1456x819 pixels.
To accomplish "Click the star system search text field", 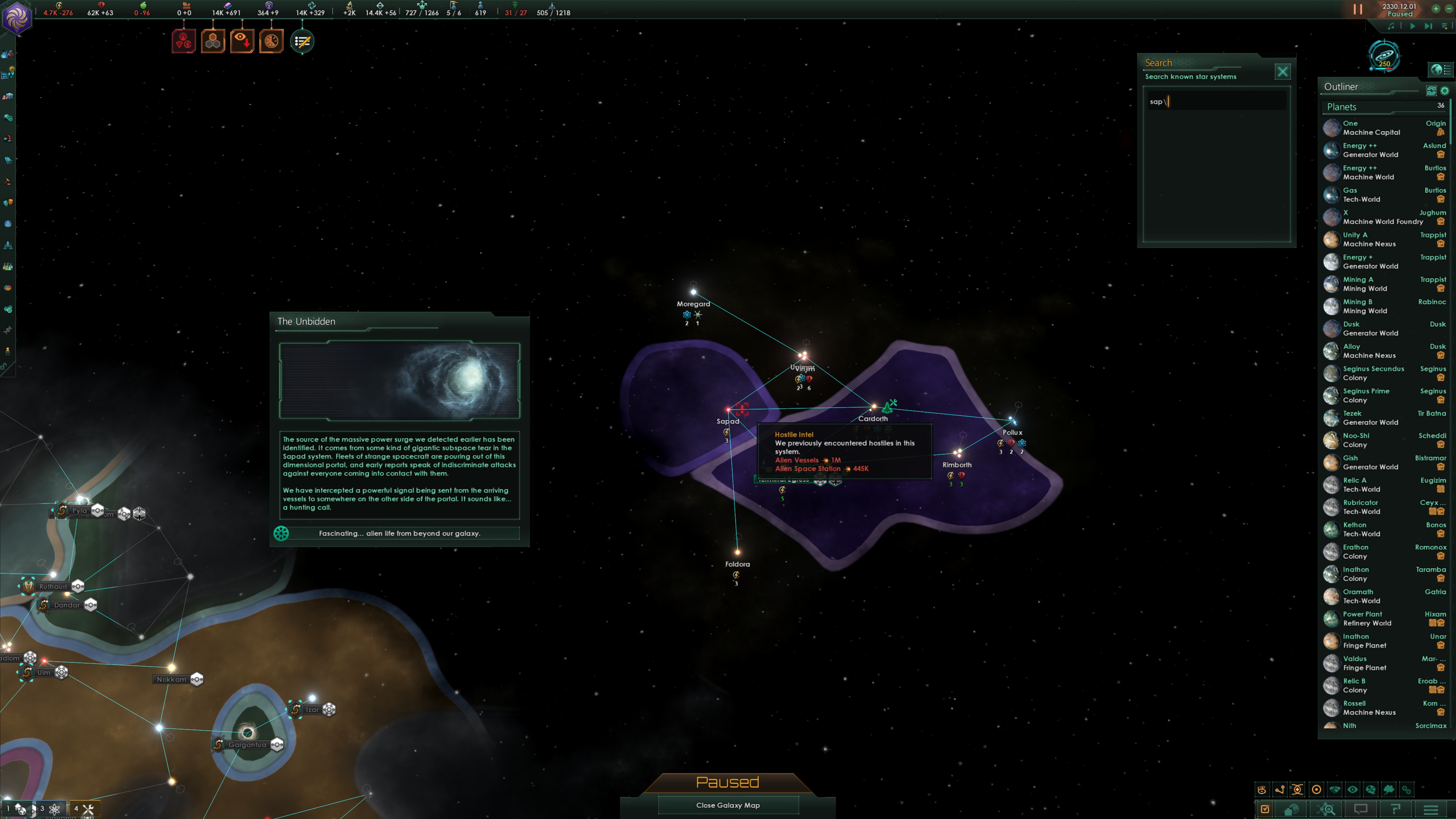I will (x=1215, y=102).
